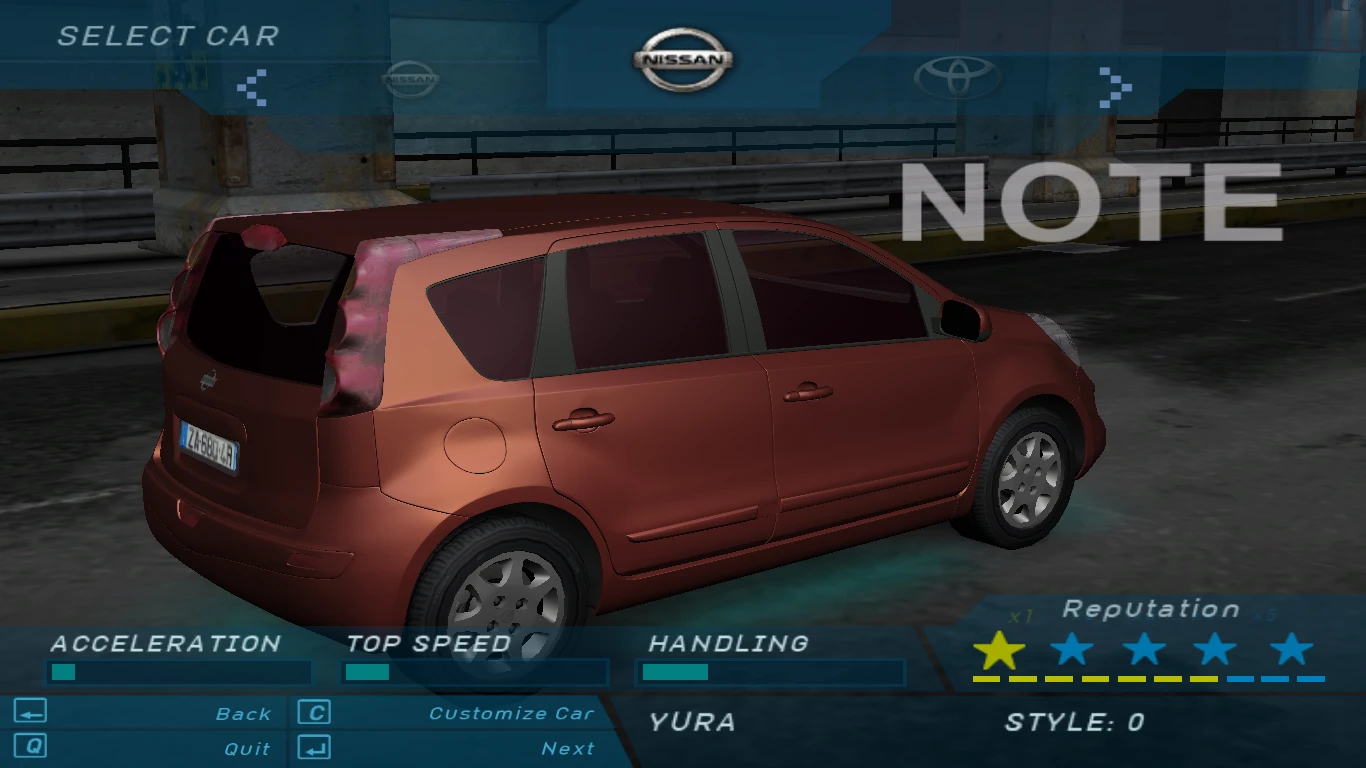The width and height of the screenshot is (1366, 768).
Task: Click the third Reputation star
Action: tap(1145, 651)
